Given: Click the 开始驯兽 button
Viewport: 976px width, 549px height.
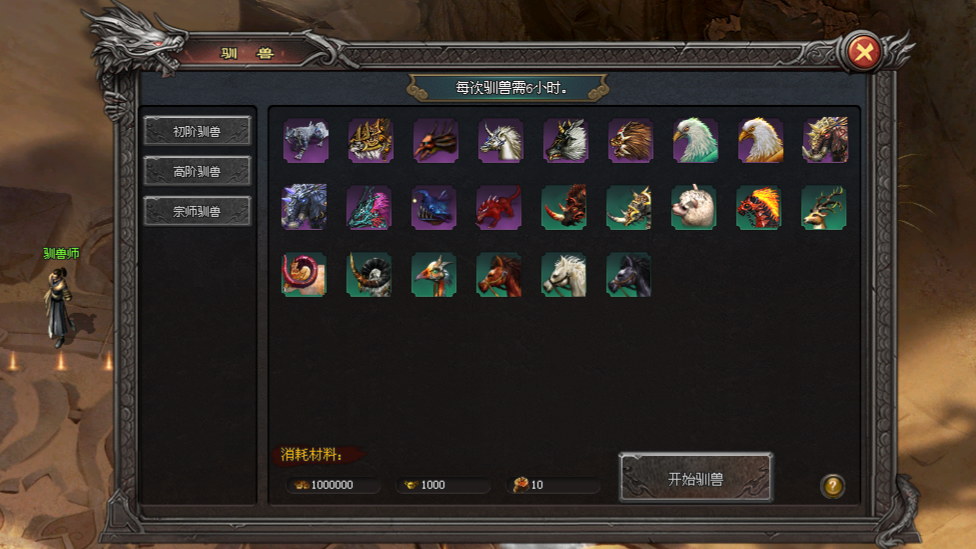Looking at the screenshot, I should coord(695,478).
